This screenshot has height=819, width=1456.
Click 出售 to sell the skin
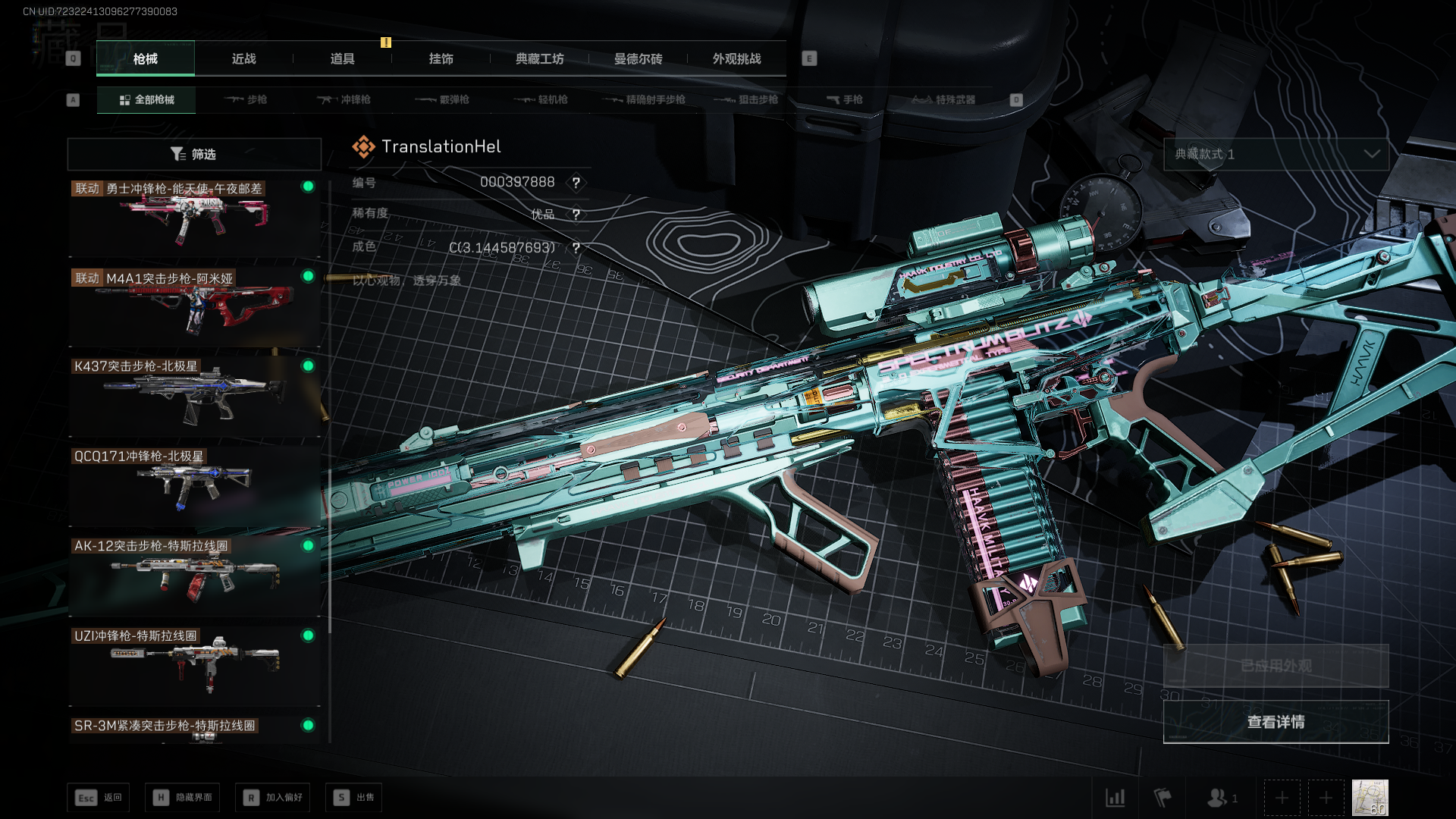pos(353,798)
